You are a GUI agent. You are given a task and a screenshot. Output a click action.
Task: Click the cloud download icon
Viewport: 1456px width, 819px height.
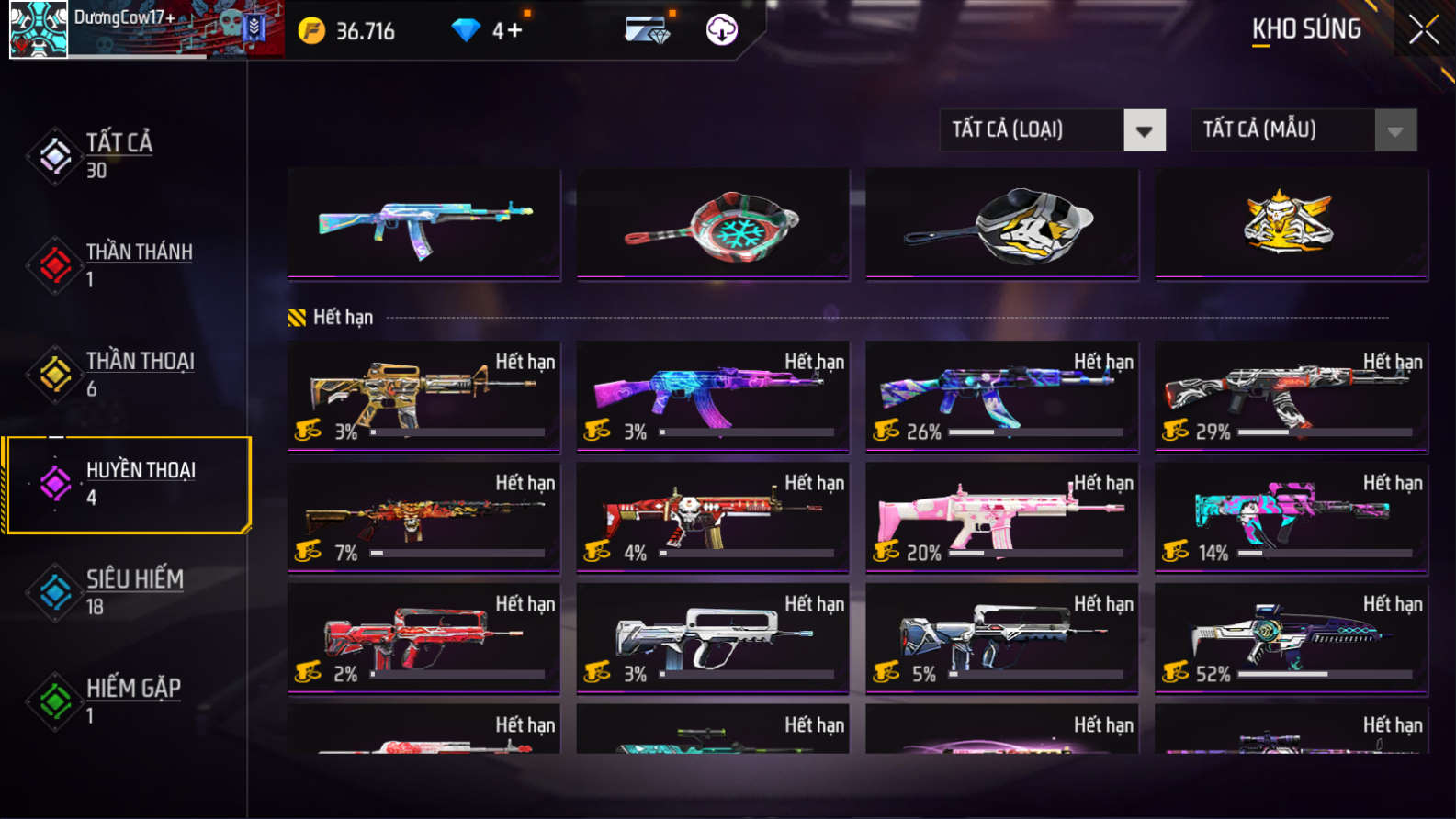[721, 30]
